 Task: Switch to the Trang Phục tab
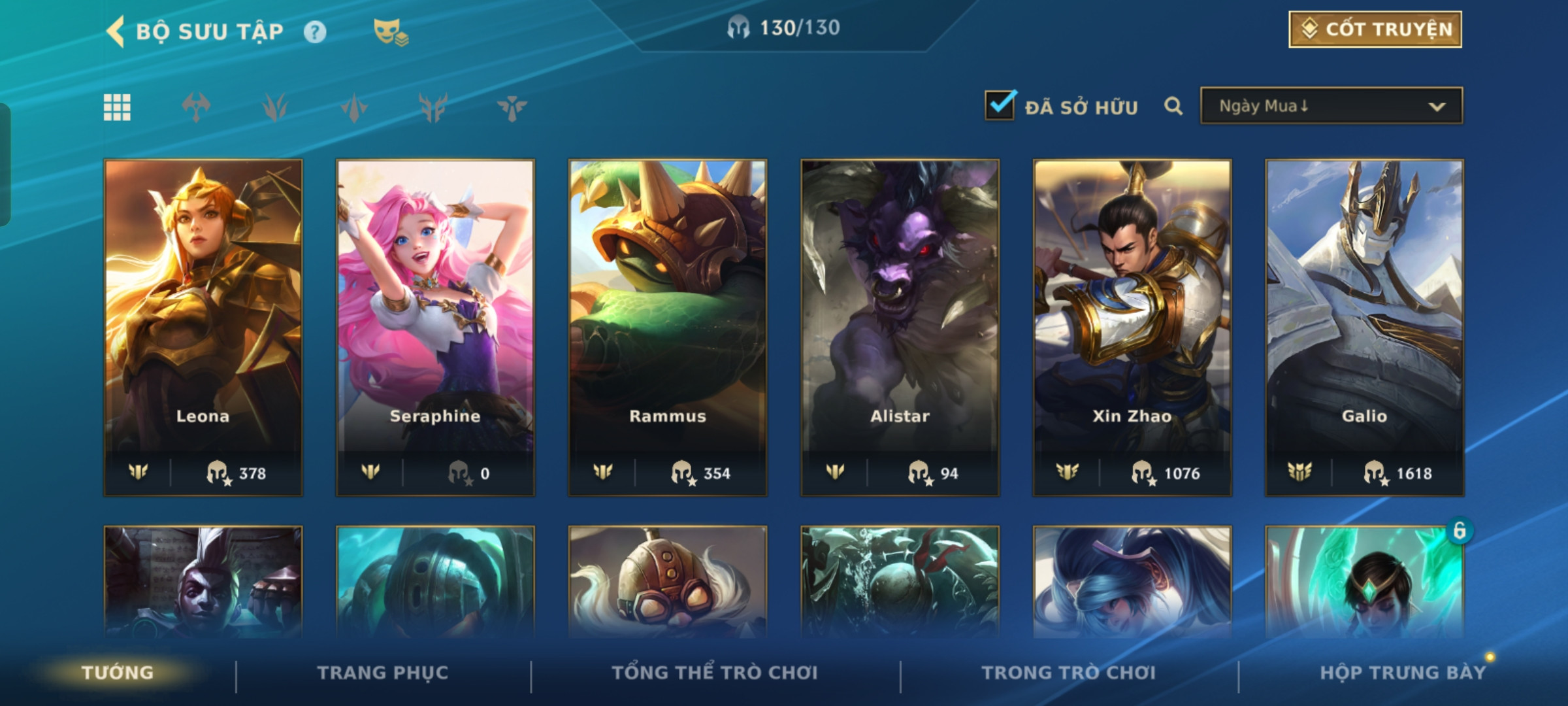point(383,673)
